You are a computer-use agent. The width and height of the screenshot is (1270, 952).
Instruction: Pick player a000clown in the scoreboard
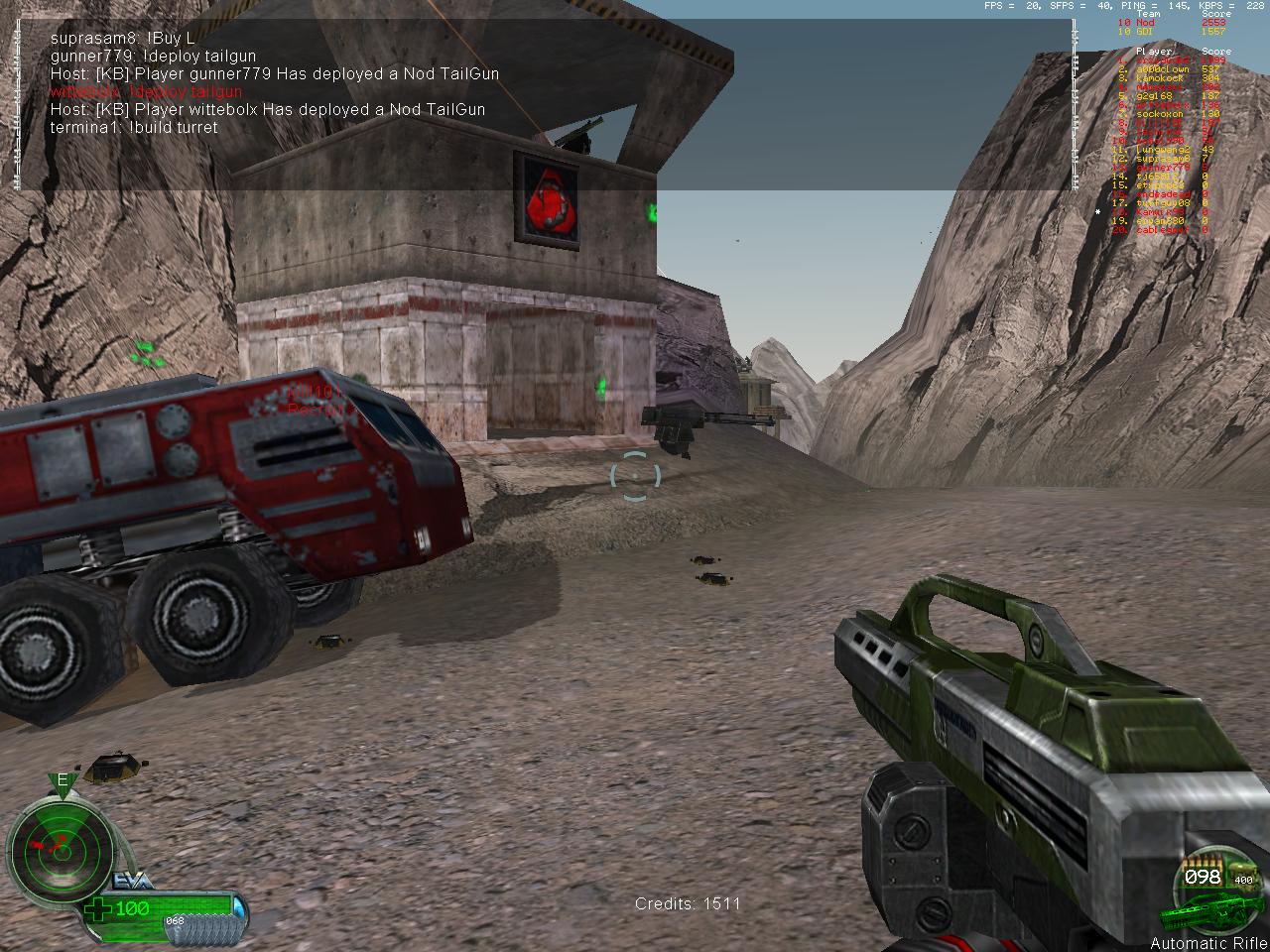click(1164, 69)
